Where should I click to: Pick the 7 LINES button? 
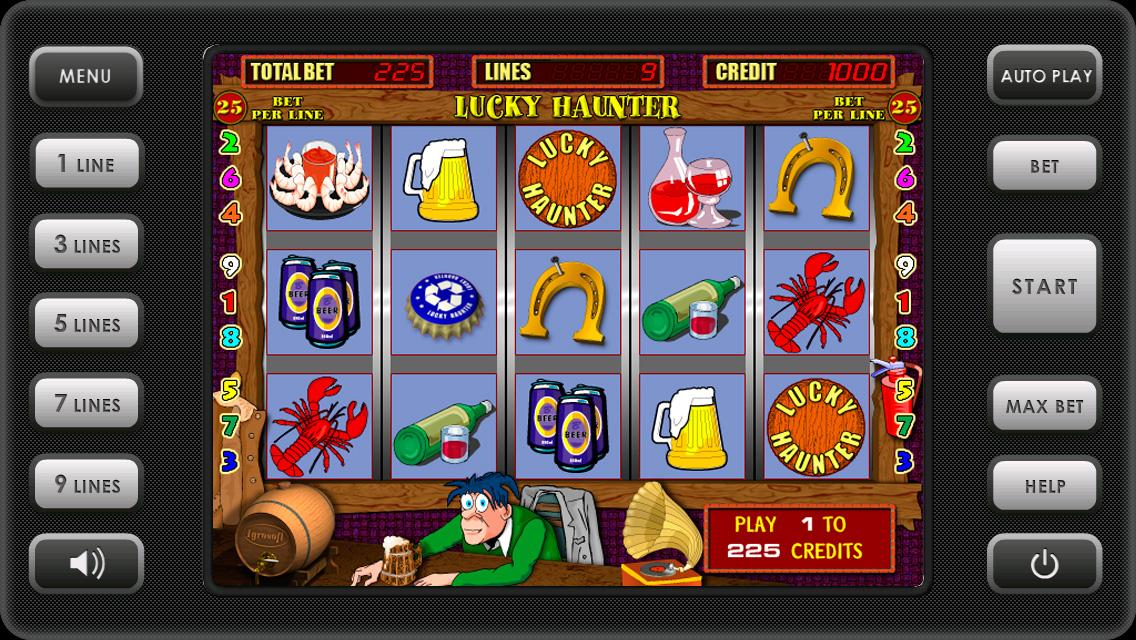[x=86, y=404]
